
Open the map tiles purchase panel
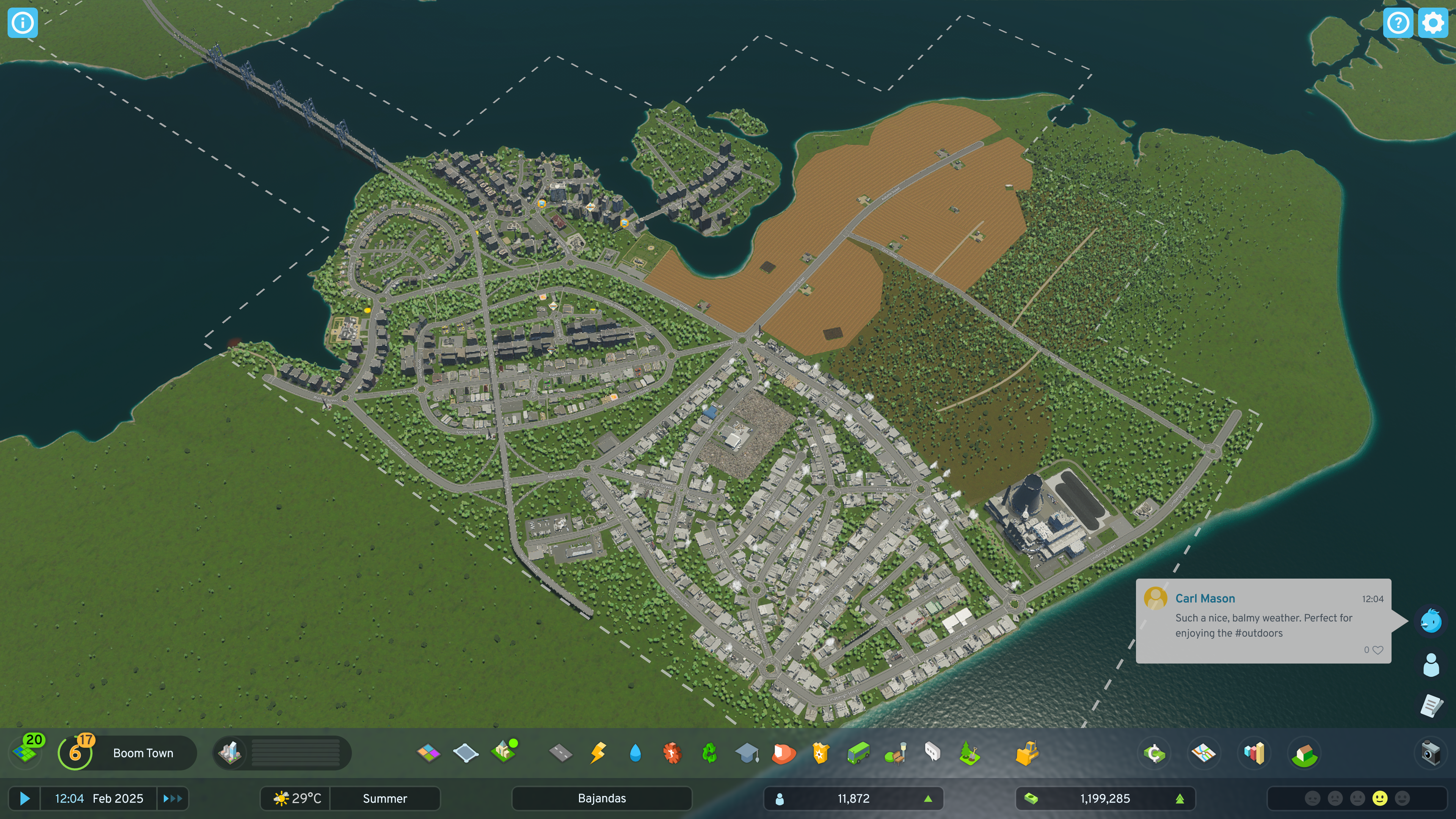[x=25, y=752]
